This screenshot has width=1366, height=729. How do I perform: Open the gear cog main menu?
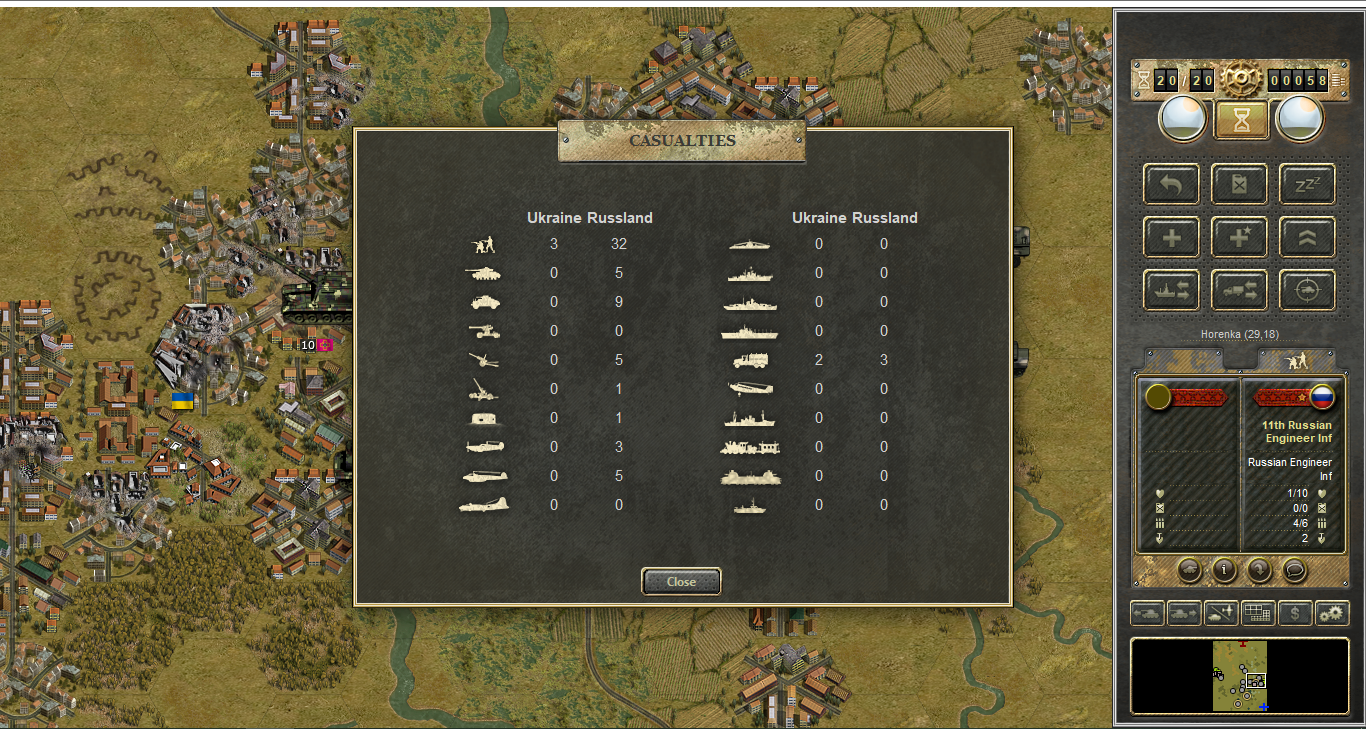(1241, 78)
